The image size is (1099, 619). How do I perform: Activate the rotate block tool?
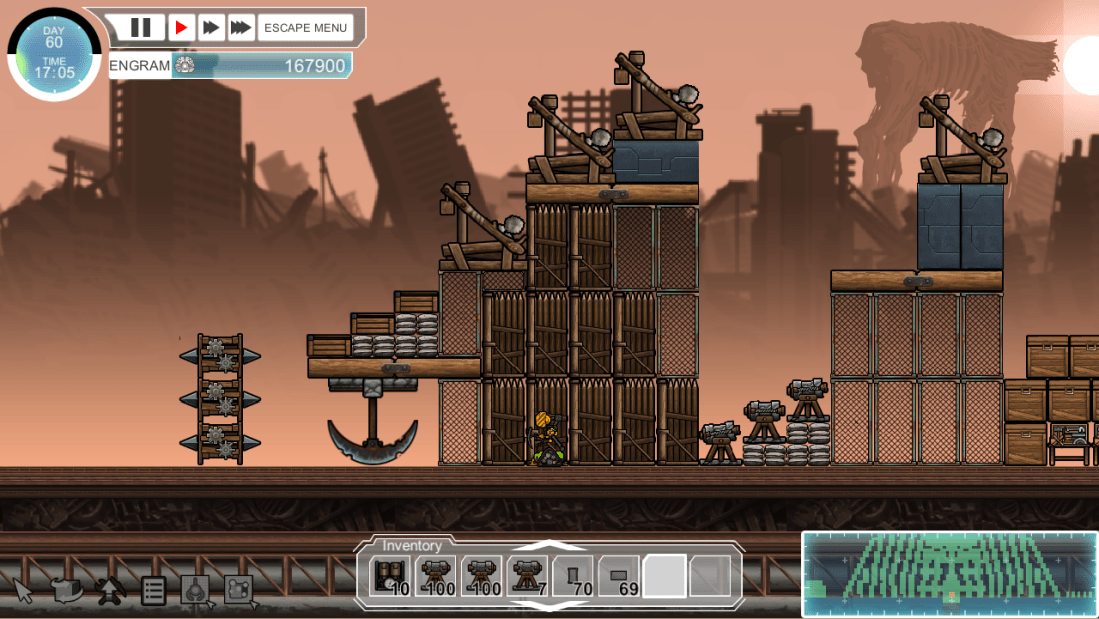[67, 590]
